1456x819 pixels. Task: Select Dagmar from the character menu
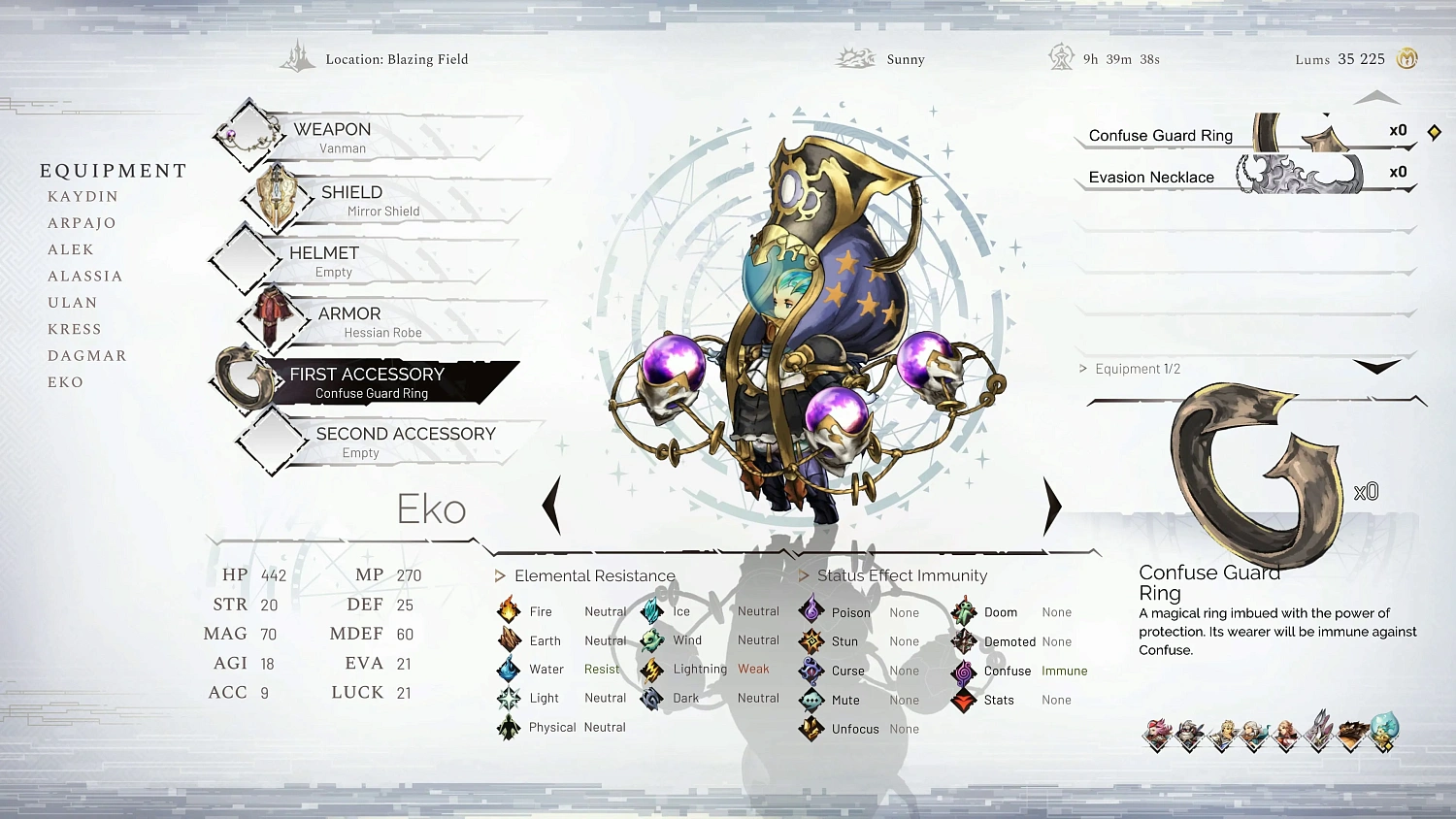pos(86,355)
